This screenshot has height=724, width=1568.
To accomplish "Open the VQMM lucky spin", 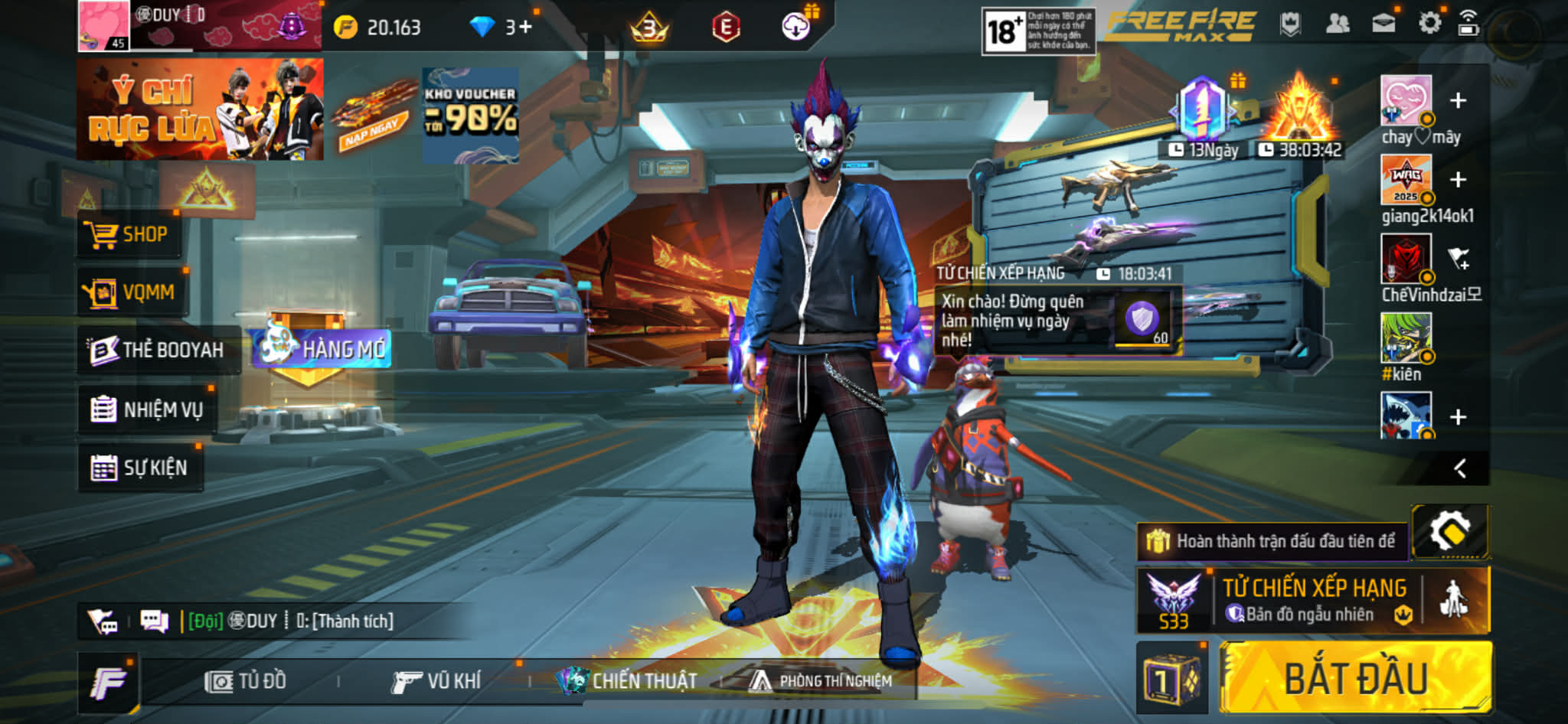I will pos(132,292).
